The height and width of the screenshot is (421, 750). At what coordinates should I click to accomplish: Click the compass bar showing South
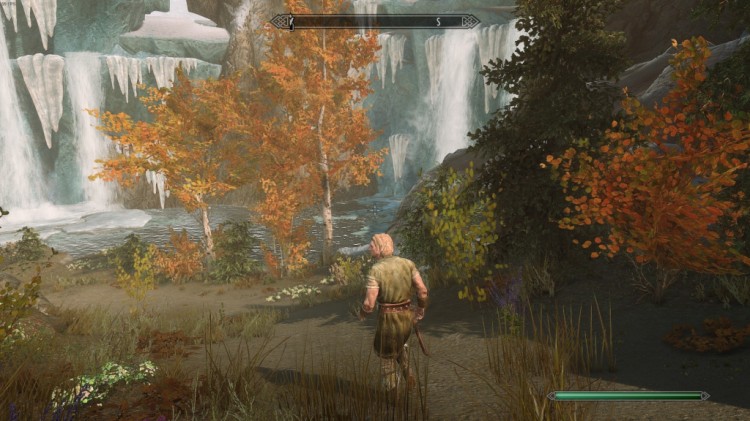[375, 21]
